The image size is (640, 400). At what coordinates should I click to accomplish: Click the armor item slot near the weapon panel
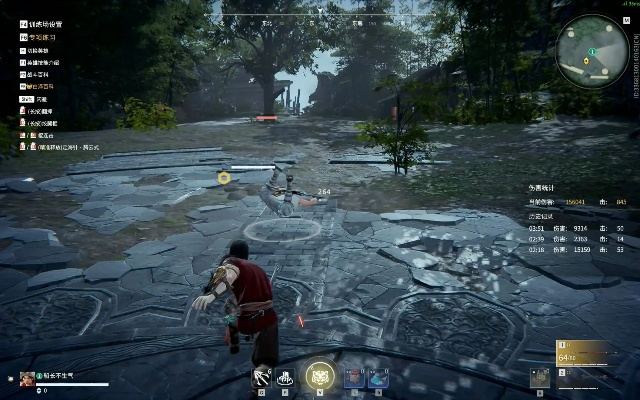(539, 377)
